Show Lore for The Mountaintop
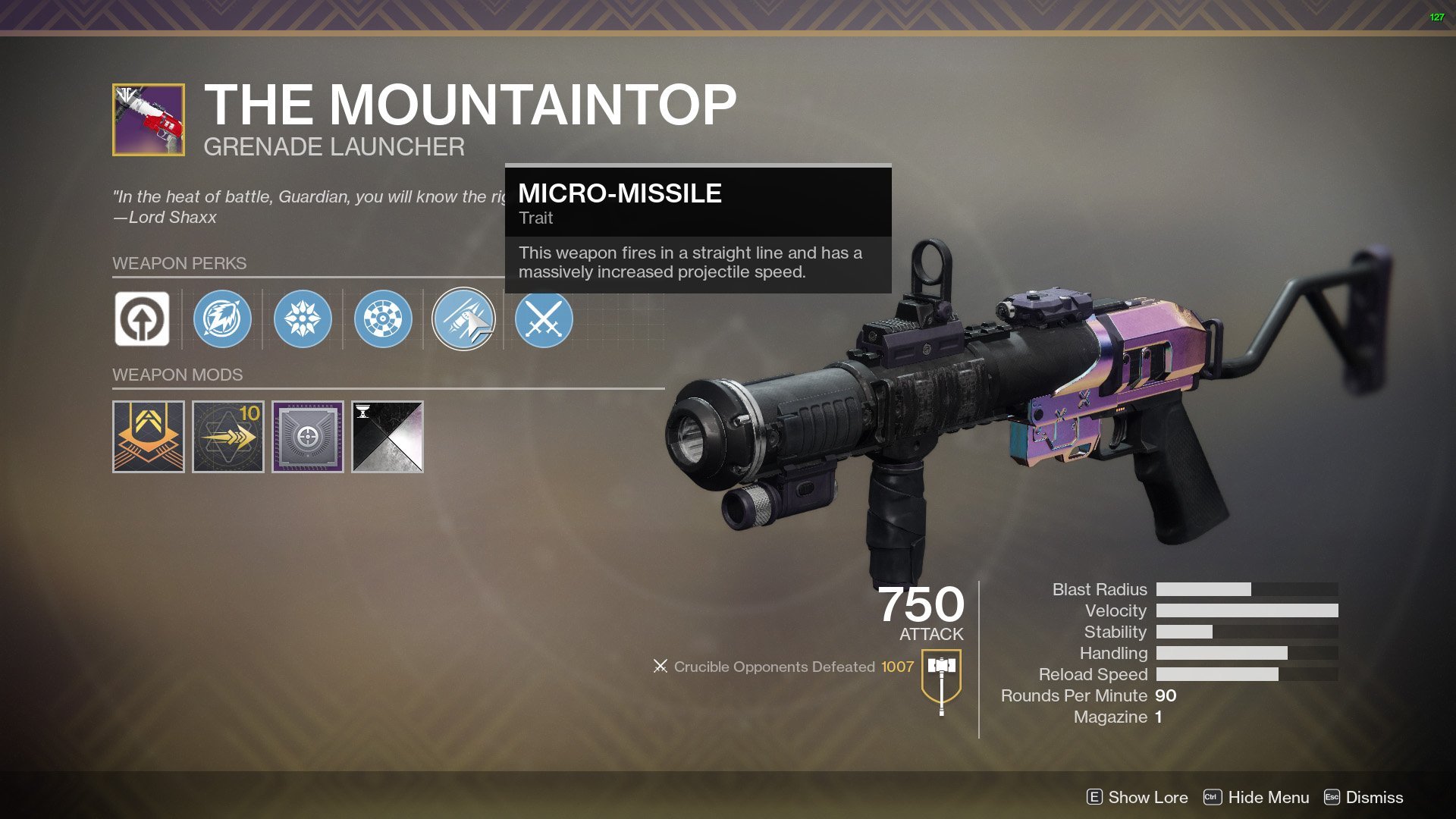Screen dimensions: 1456x819 pos(1137,797)
